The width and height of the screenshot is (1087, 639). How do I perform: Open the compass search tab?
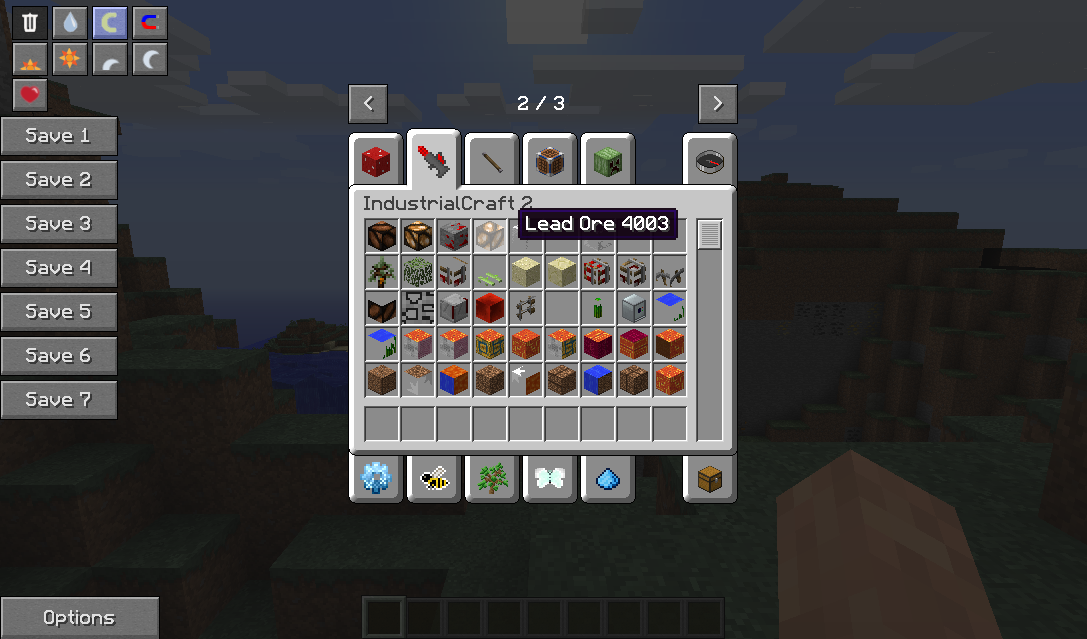[x=710, y=160]
